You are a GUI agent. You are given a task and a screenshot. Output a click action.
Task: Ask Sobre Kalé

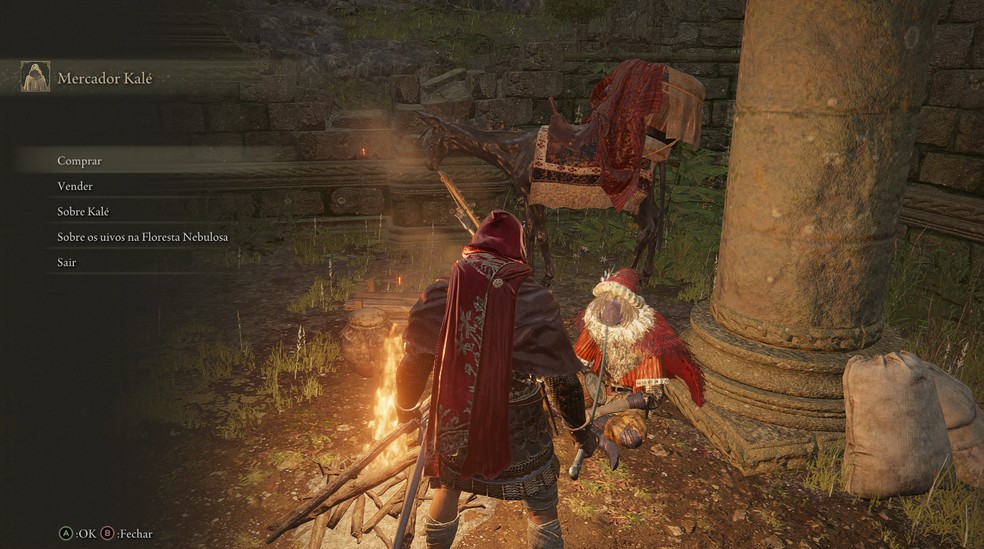(83, 212)
